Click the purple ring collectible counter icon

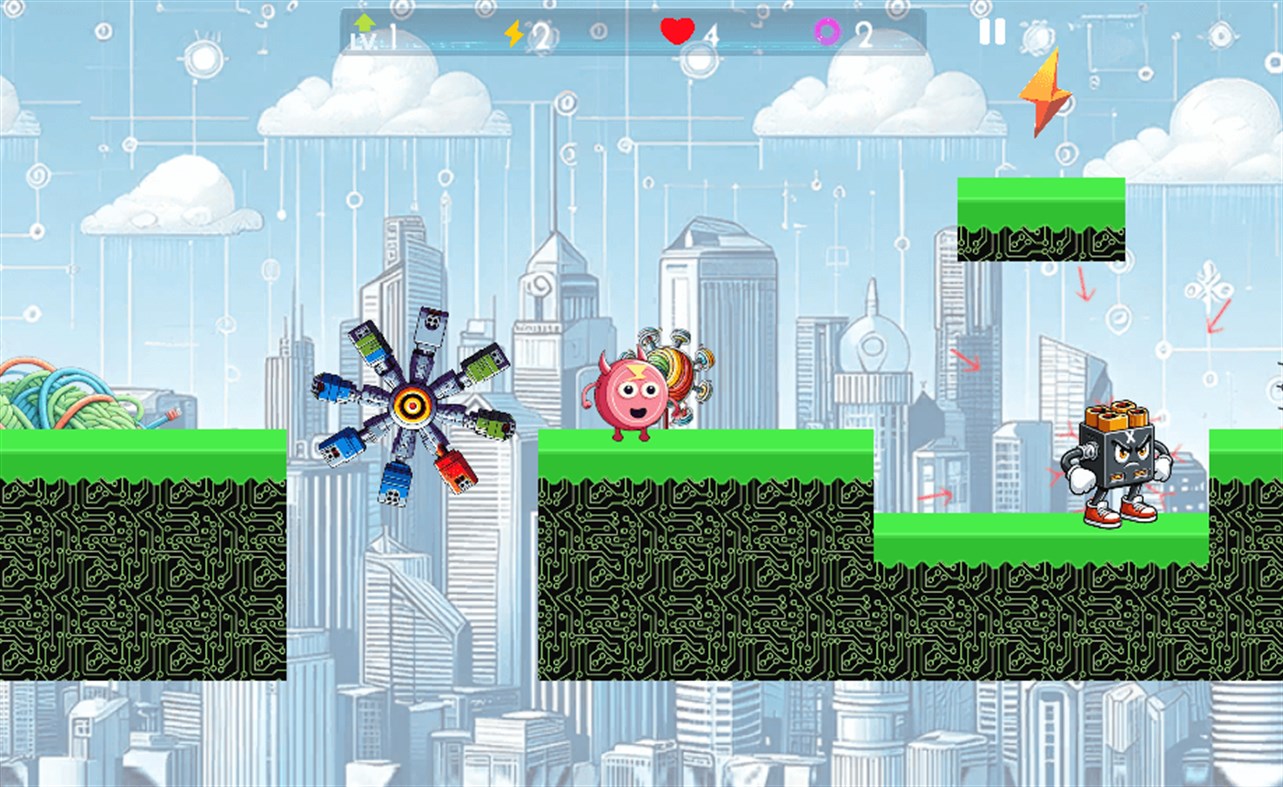pyautogui.click(x=826, y=33)
